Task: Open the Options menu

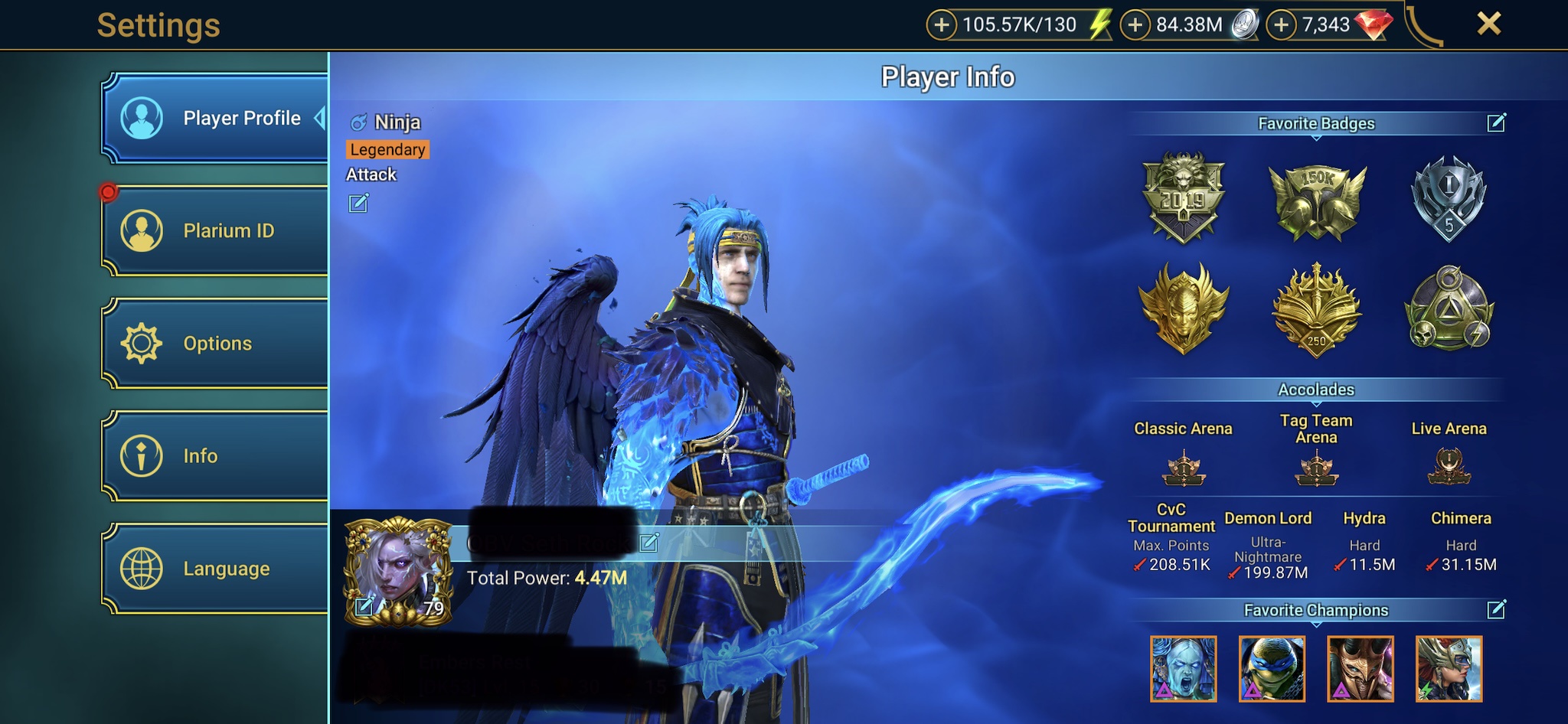Action: coord(216,343)
